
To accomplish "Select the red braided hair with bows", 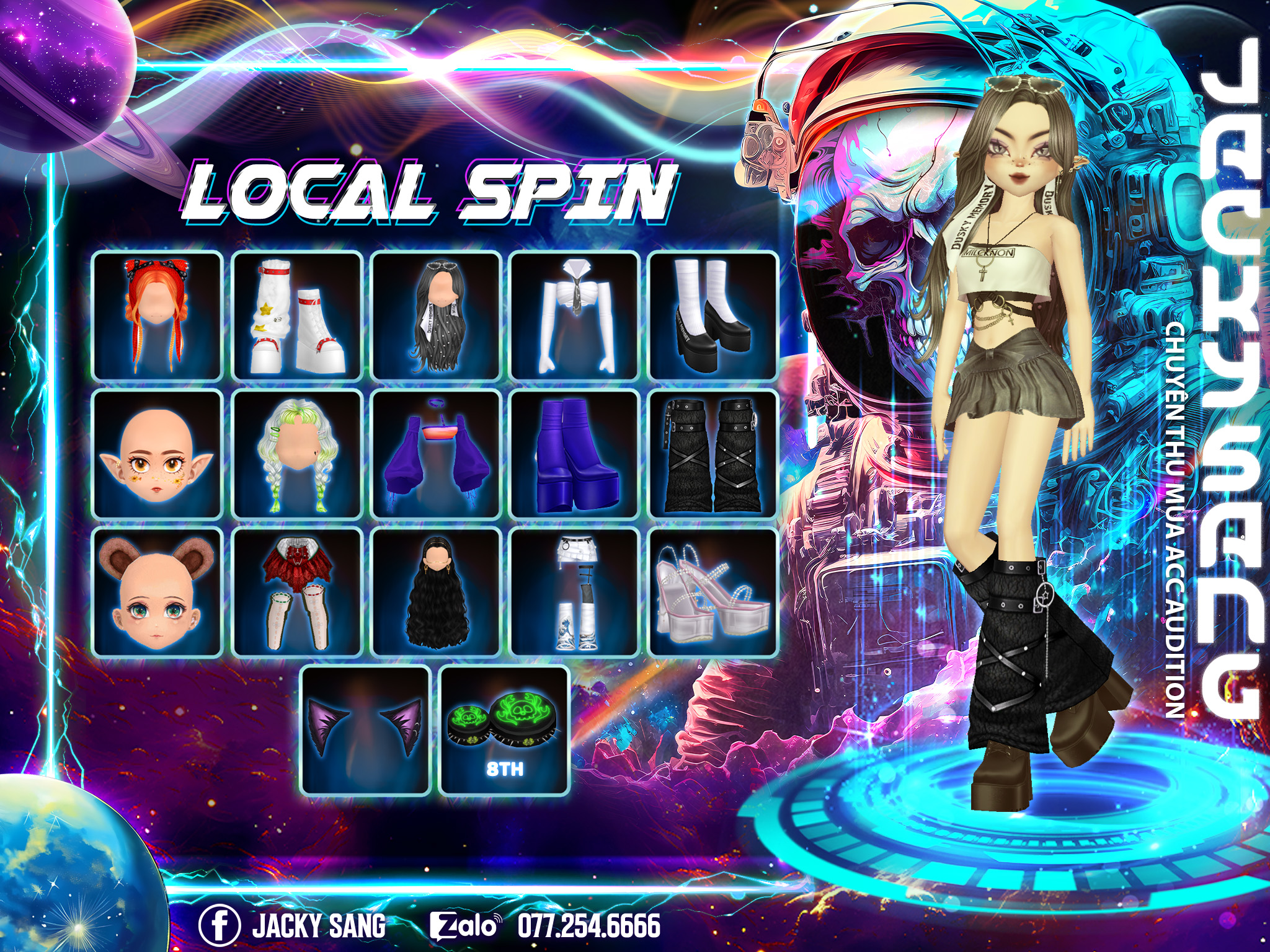I will [x=158, y=315].
